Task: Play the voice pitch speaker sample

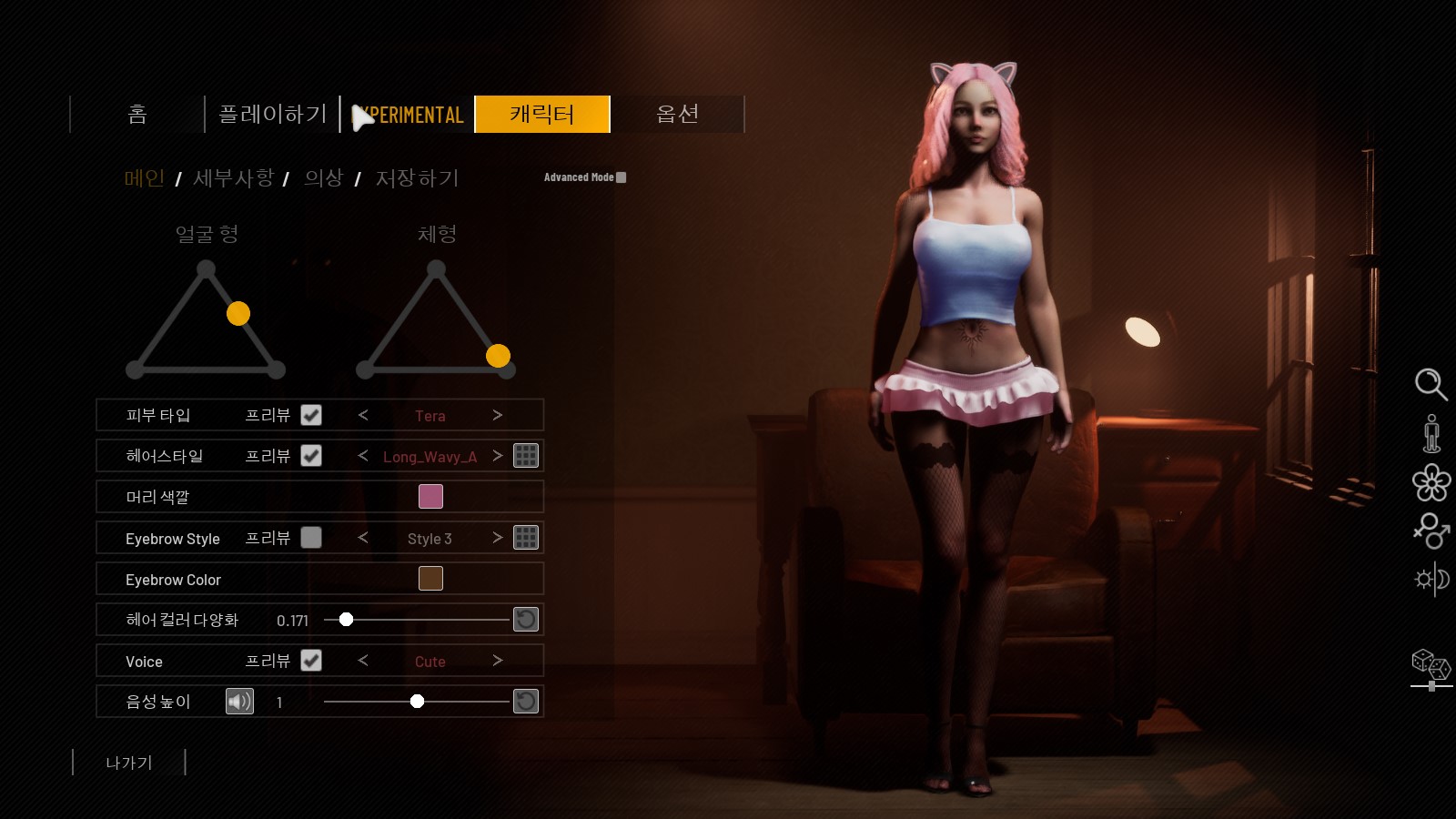Action: tap(239, 702)
